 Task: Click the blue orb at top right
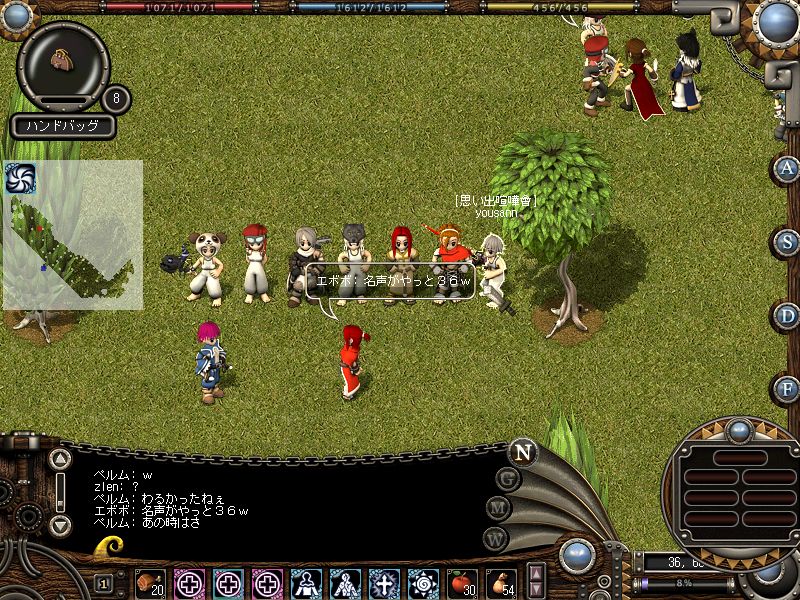tap(776, 20)
